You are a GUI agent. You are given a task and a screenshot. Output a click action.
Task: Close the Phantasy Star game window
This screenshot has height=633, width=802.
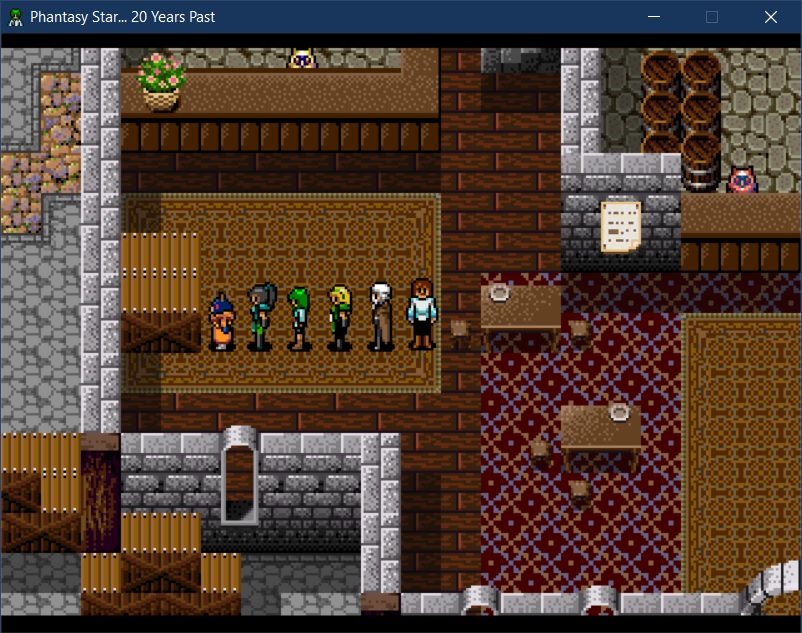[770, 17]
